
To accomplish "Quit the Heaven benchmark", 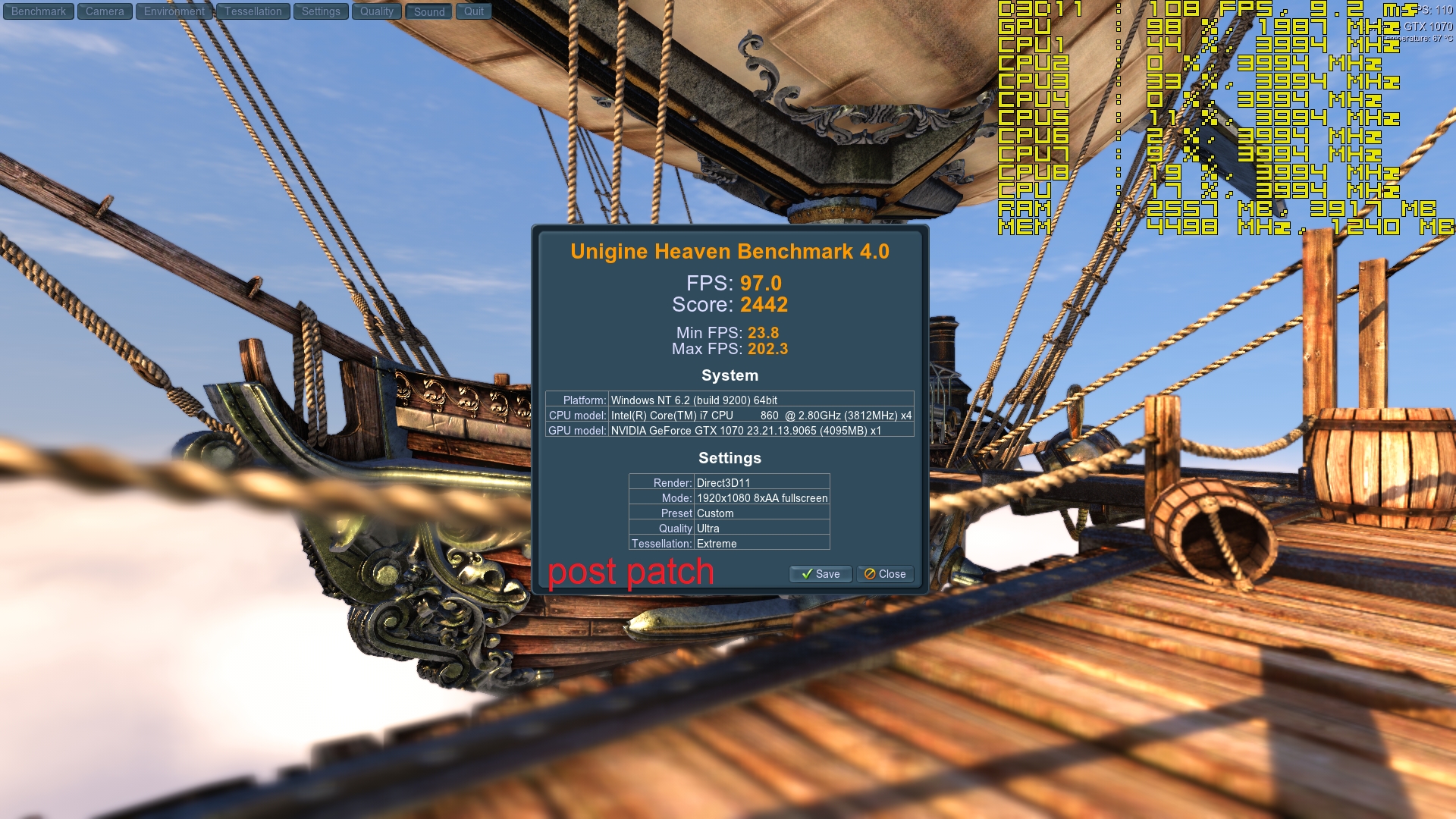I will [474, 11].
